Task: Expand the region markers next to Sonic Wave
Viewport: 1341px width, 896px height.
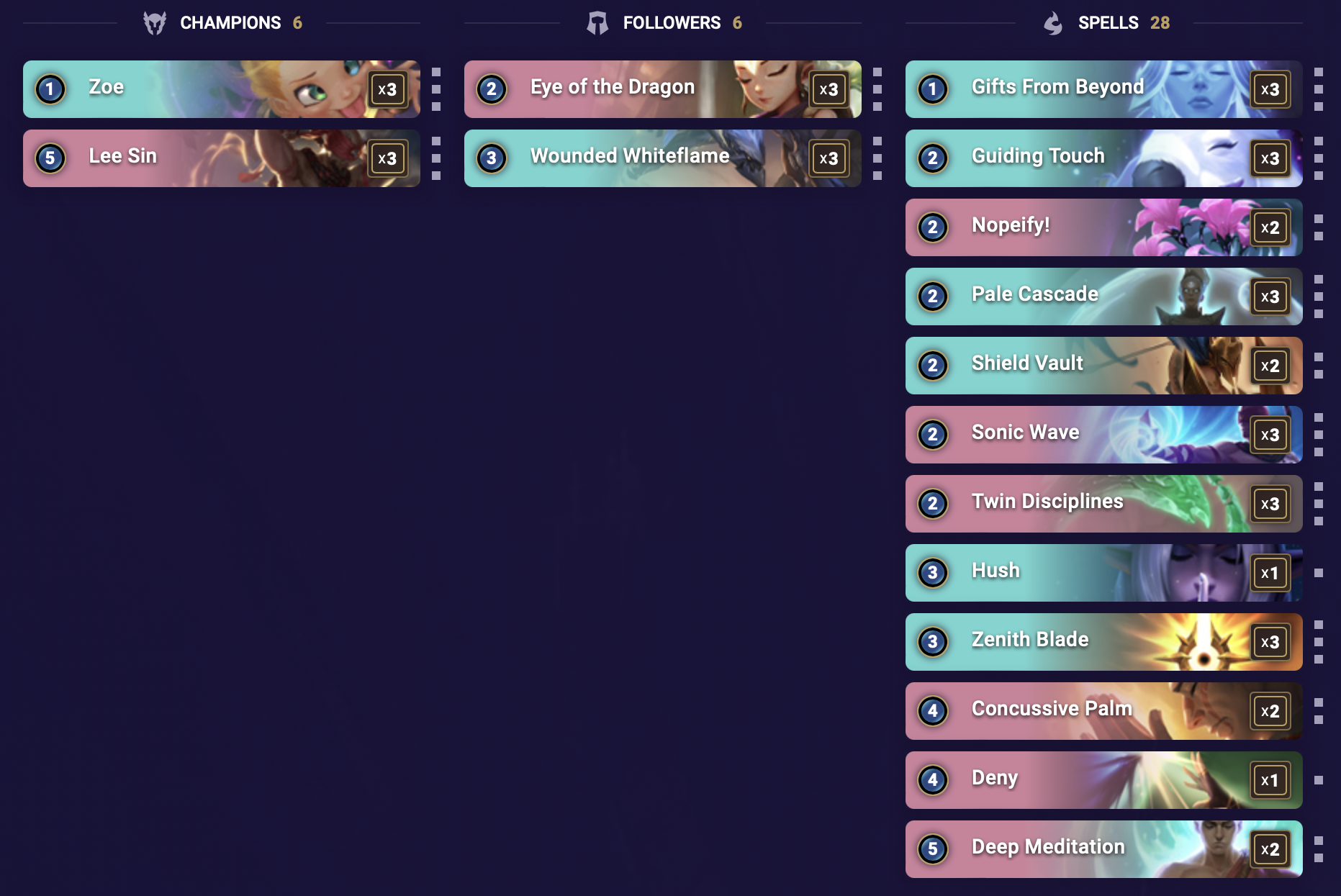Action: [x=1319, y=435]
